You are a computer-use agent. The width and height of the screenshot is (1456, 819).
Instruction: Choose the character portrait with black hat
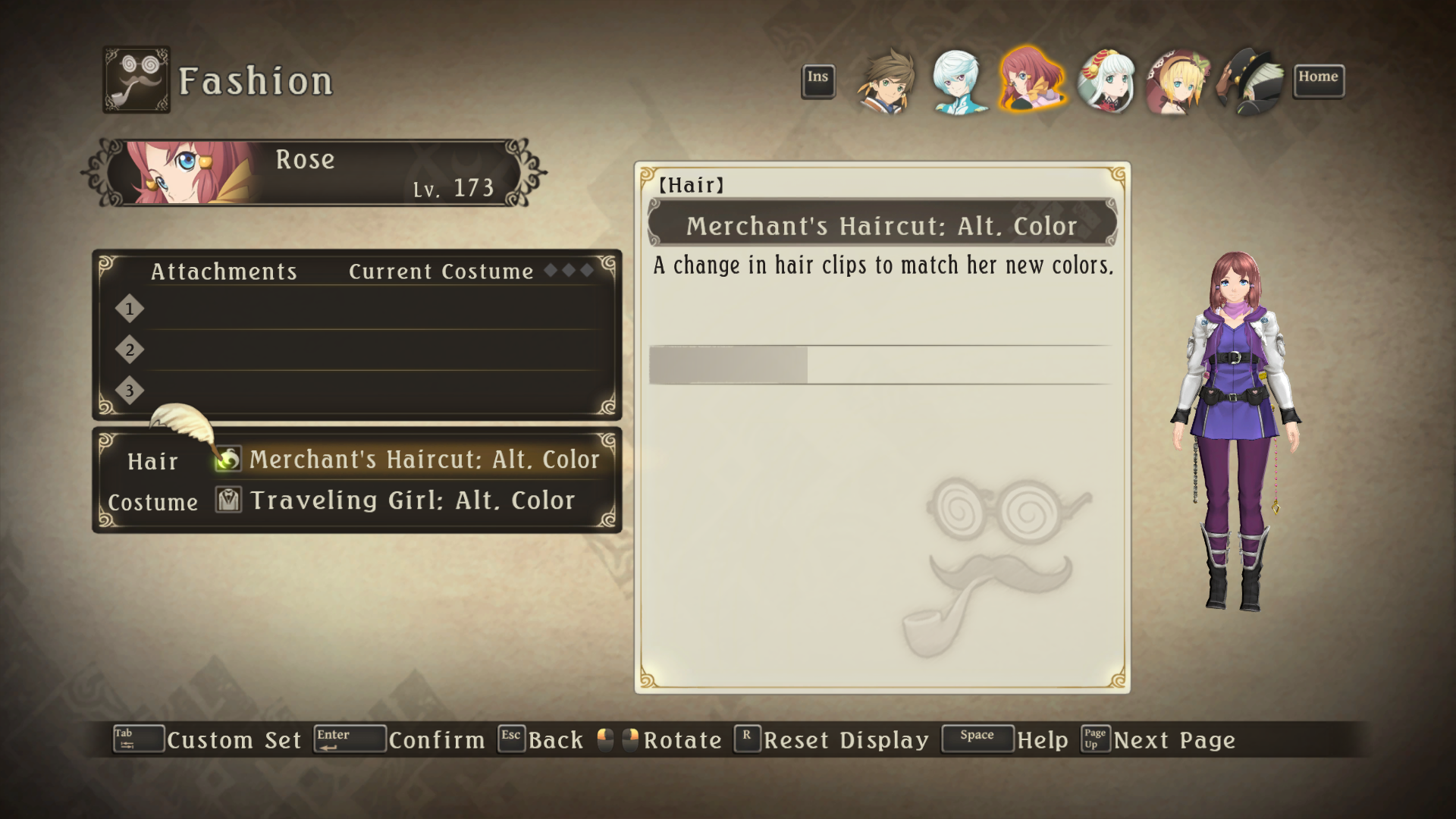pos(1250,81)
